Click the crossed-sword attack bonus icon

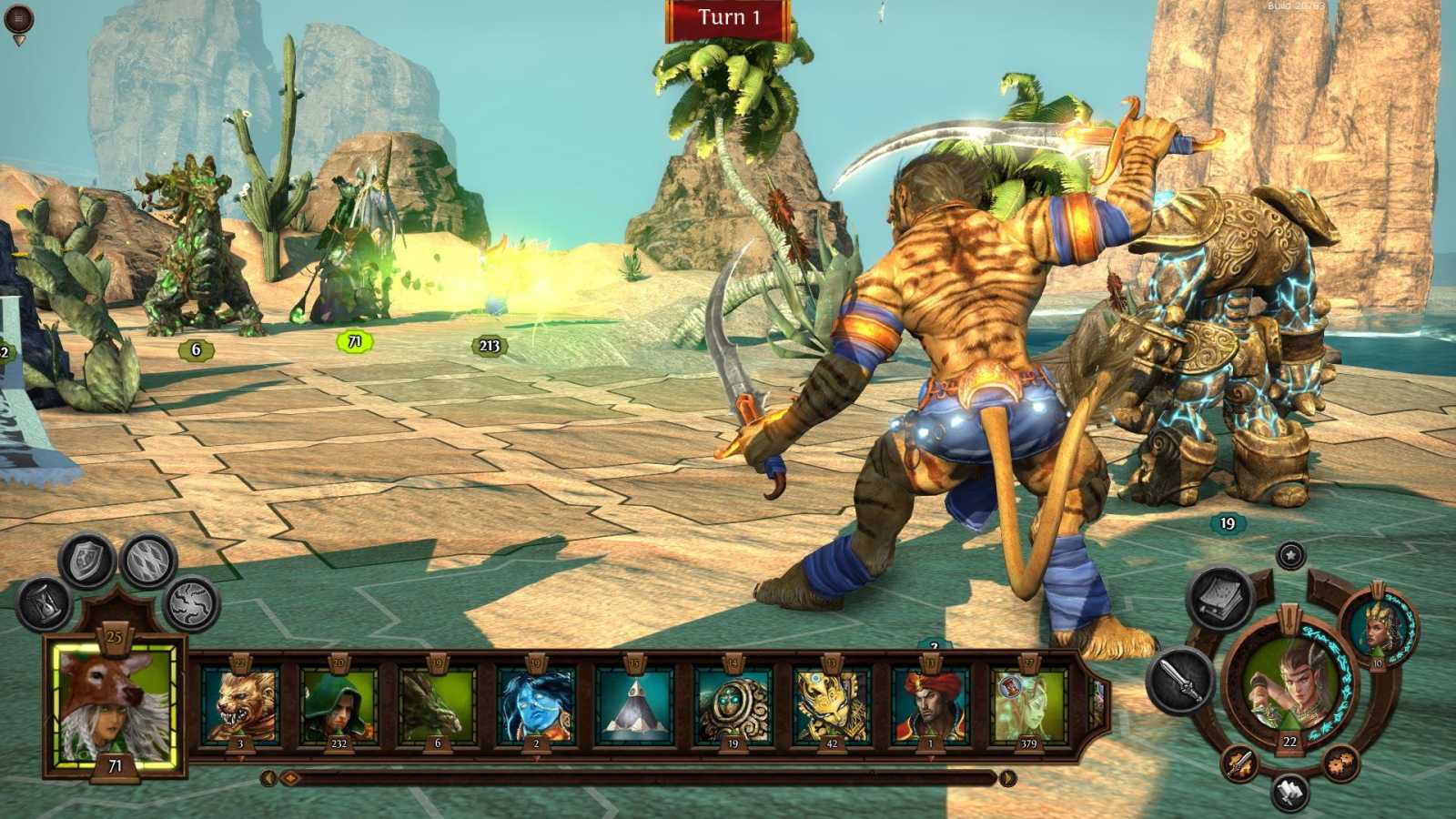coord(1239,763)
